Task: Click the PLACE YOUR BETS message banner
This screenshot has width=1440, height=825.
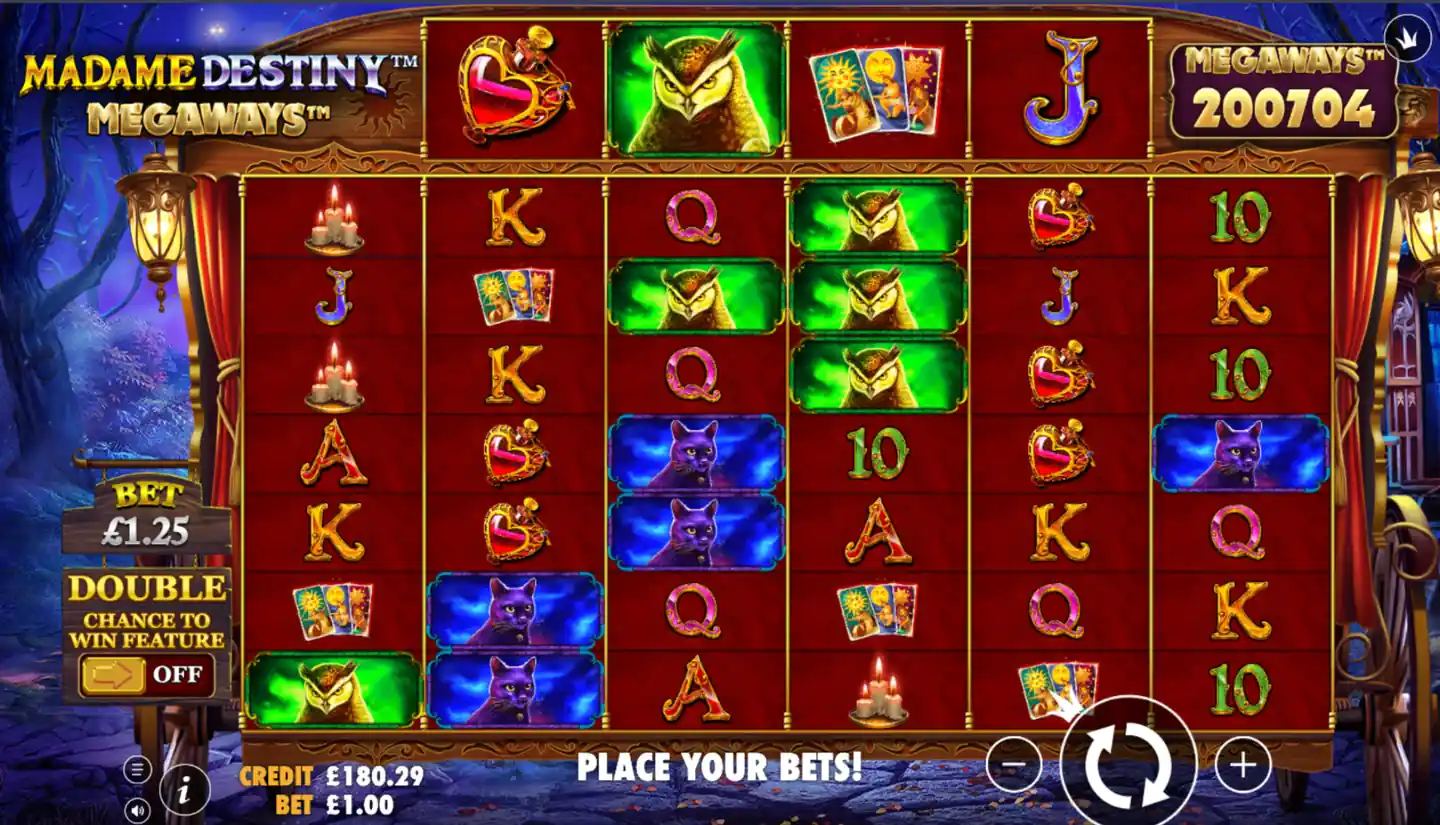Action: [718, 770]
